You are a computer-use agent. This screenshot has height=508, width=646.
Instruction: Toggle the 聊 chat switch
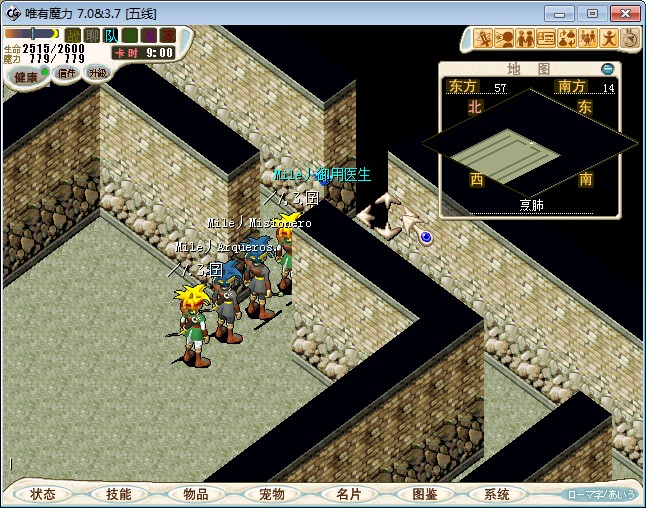(x=91, y=36)
